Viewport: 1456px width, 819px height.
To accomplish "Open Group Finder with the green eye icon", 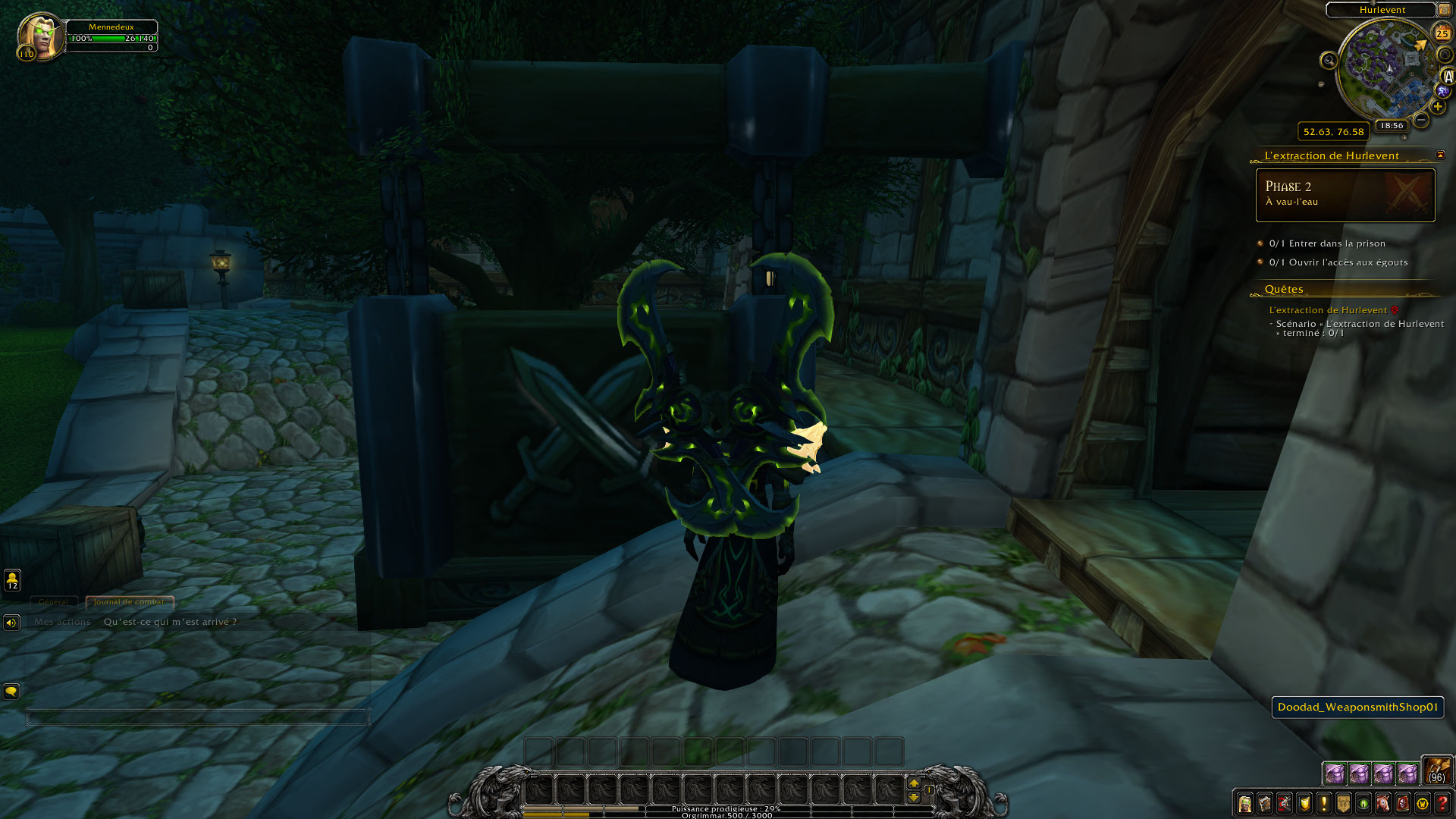I will (1362, 803).
